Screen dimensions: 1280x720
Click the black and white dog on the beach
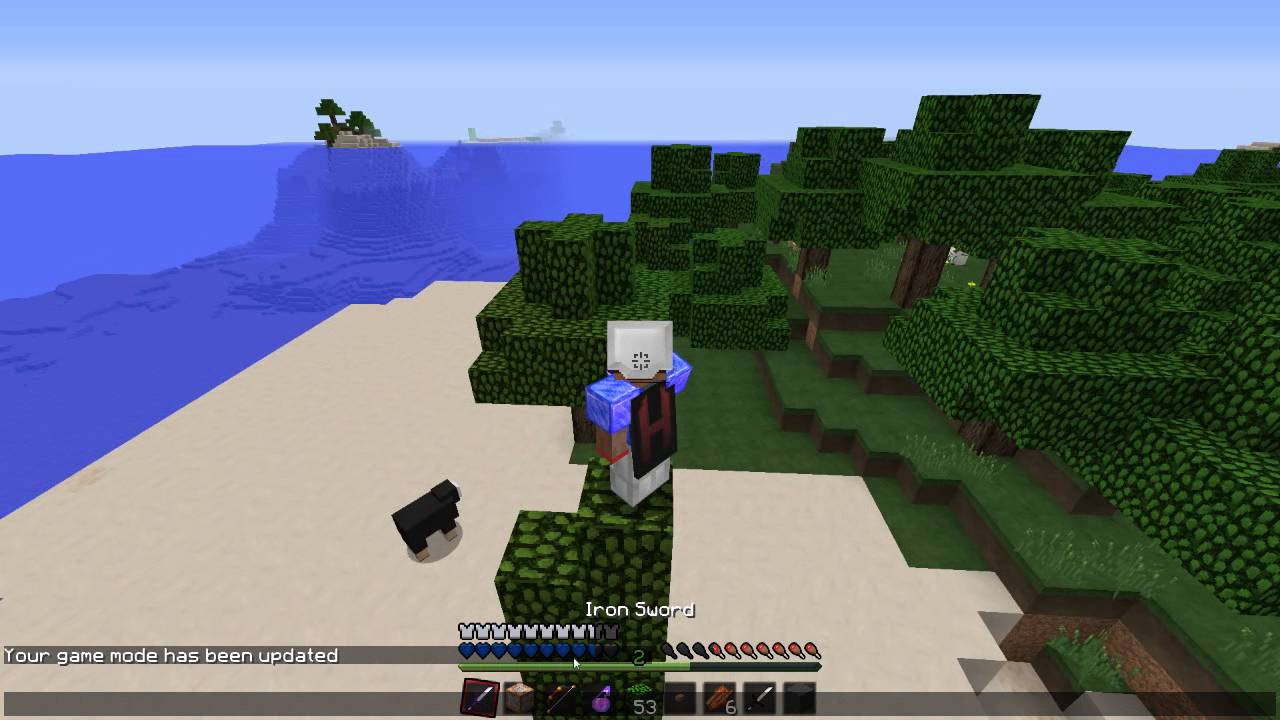coord(427,515)
